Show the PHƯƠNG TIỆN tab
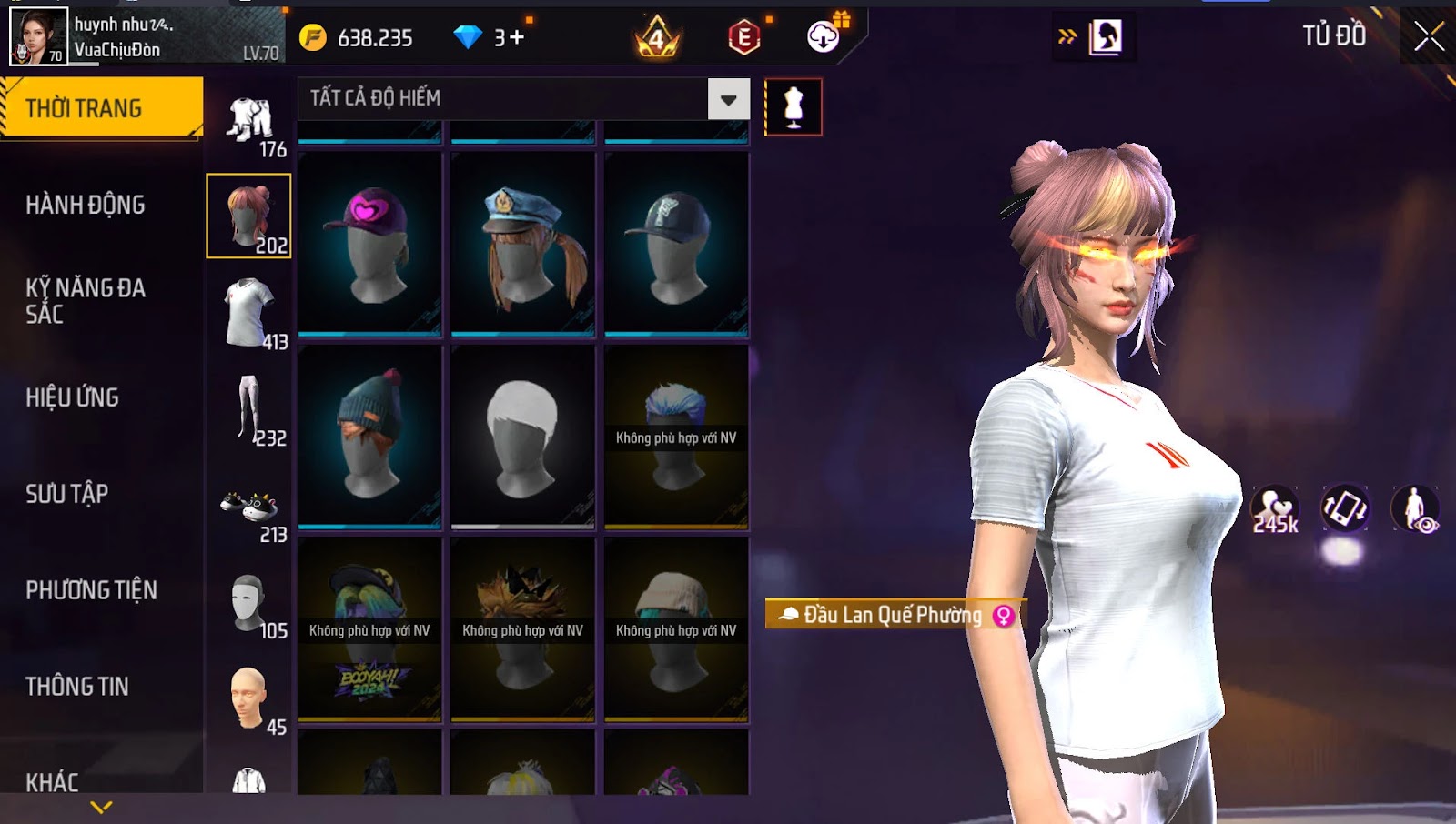Image resolution: width=1456 pixels, height=824 pixels. click(91, 590)
